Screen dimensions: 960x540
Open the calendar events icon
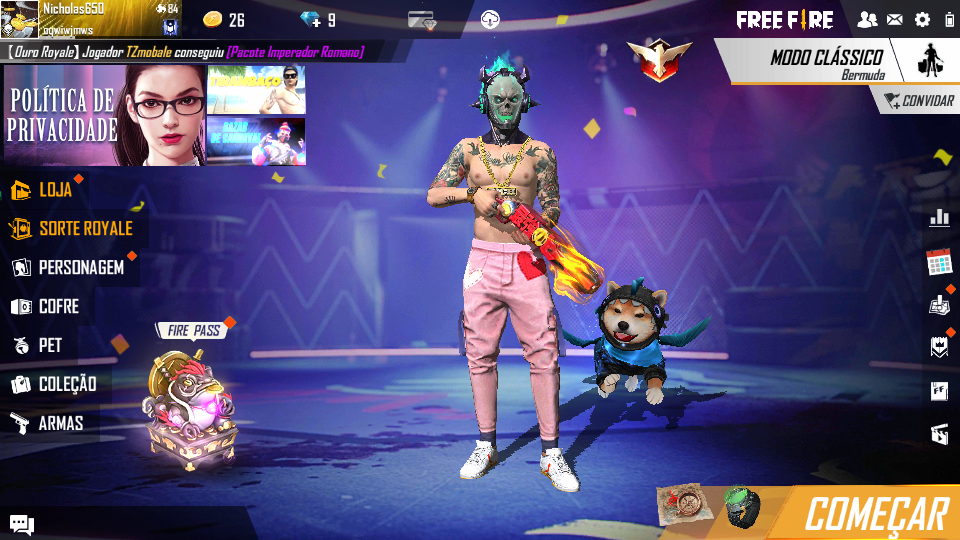939,262
